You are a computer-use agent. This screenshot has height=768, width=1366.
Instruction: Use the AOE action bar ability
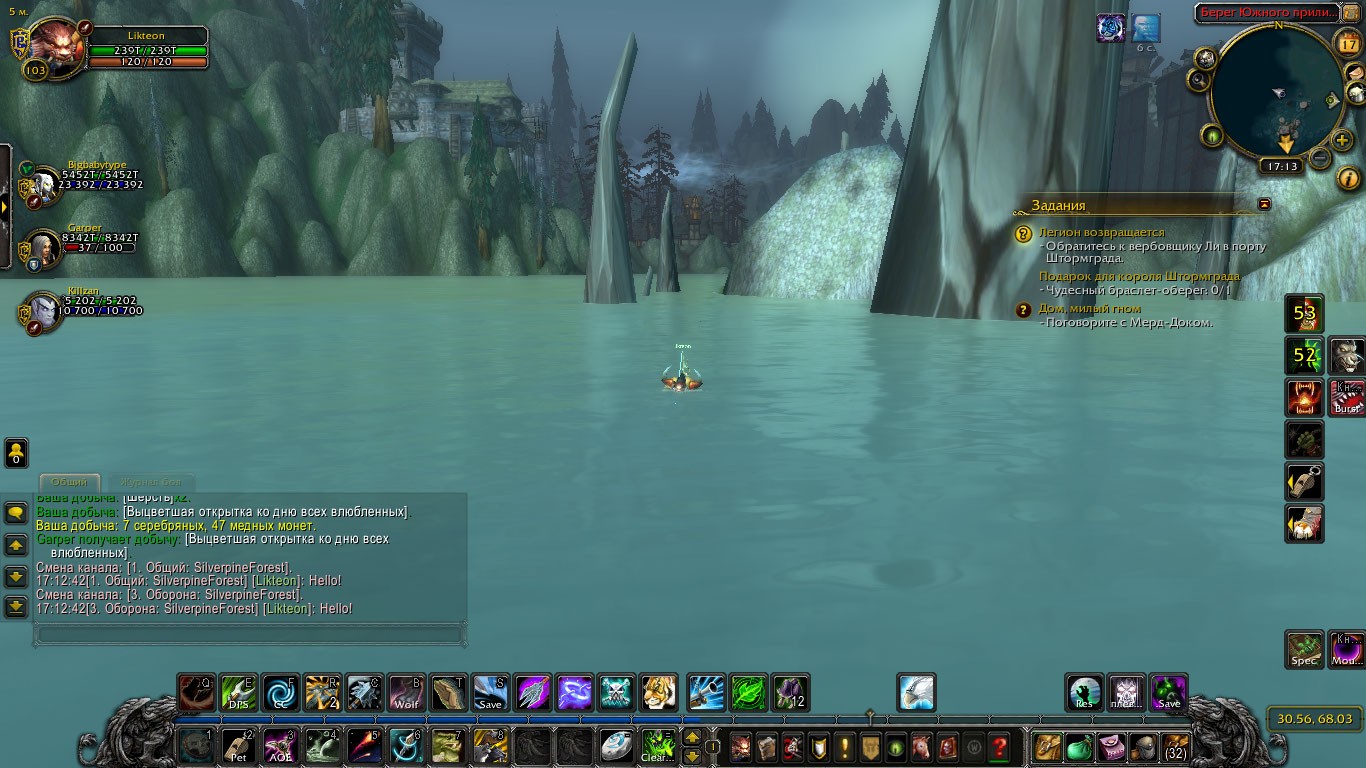pyautogui.click(x=279, y=746)
